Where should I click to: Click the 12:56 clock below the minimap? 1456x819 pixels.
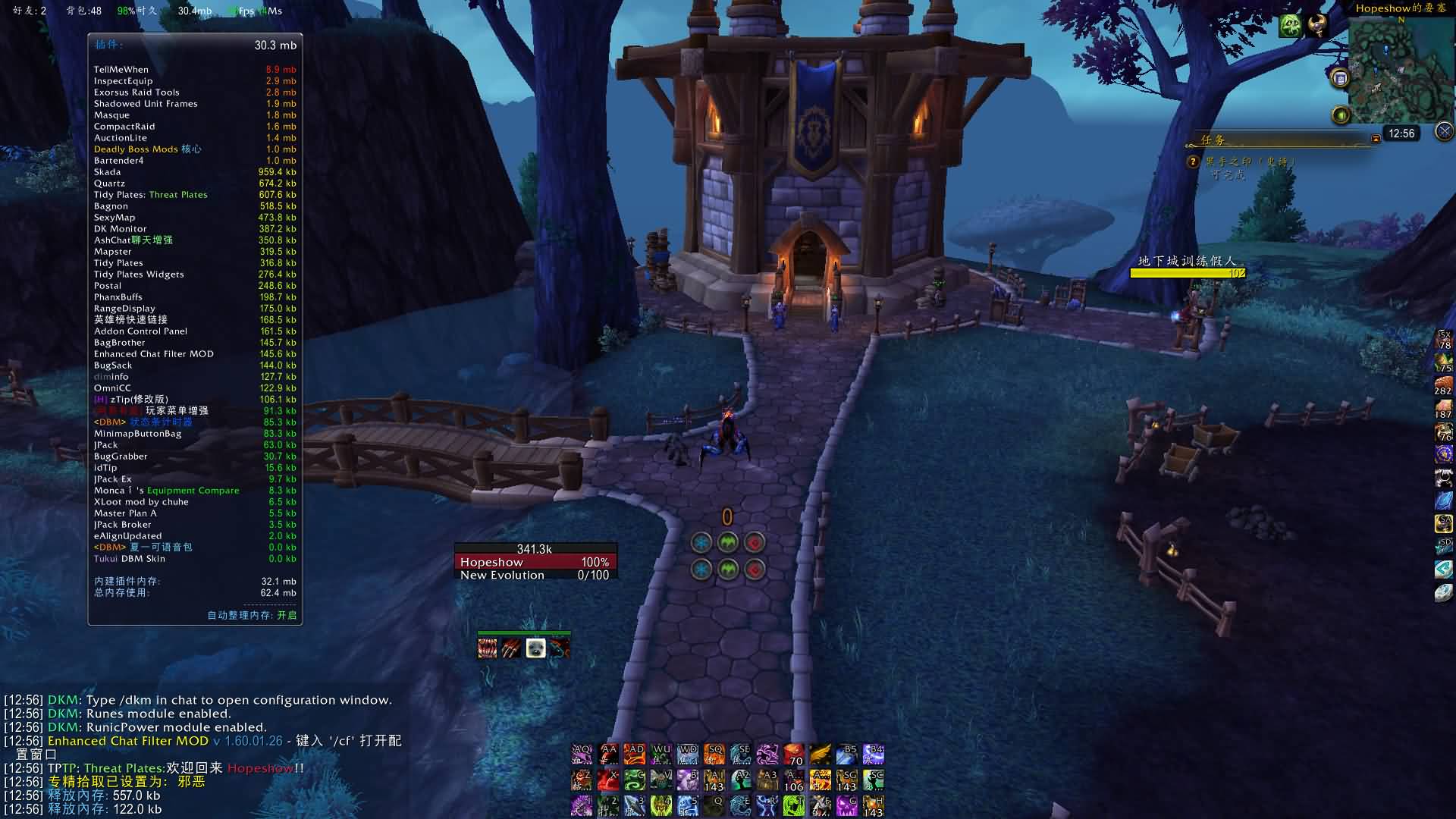click(x=1401, y=133)
